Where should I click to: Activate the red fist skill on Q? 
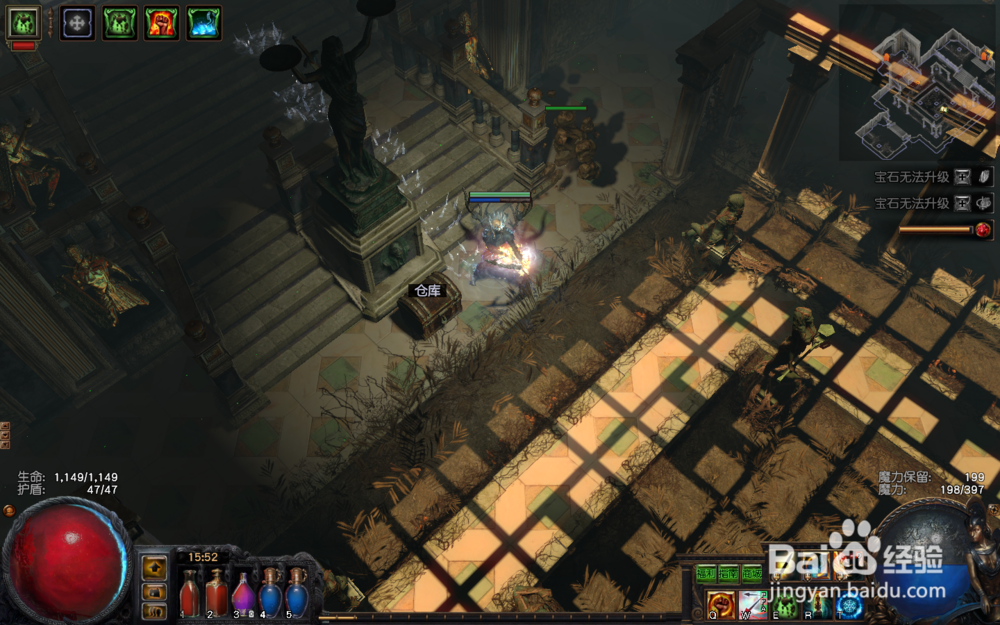point(720,604)
